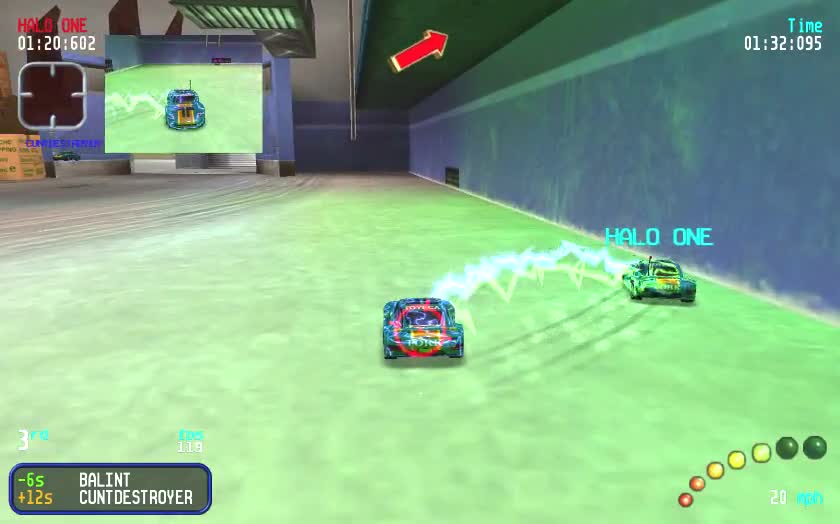This screenshot has height=524, width=840.
Task: Select the picture-in-picture car camera view
Action: (x=184, y=95)
